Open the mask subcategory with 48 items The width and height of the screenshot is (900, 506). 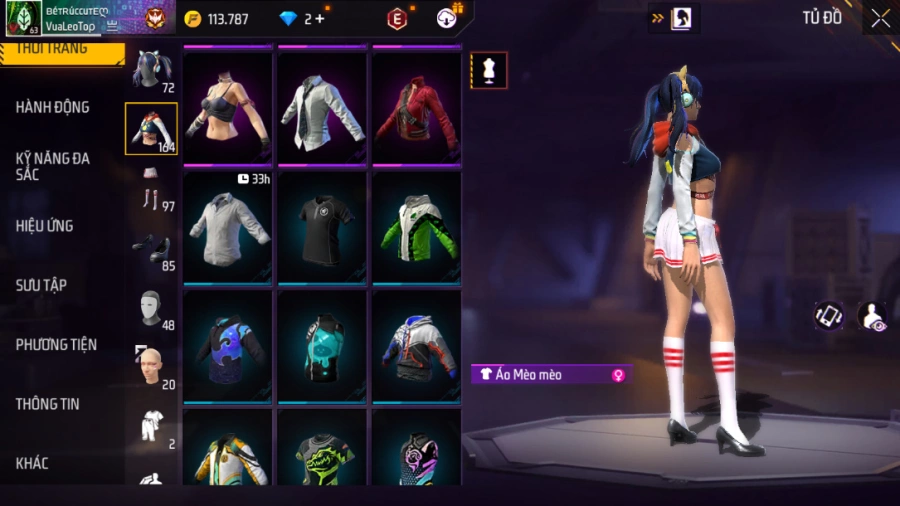[152, 309]
